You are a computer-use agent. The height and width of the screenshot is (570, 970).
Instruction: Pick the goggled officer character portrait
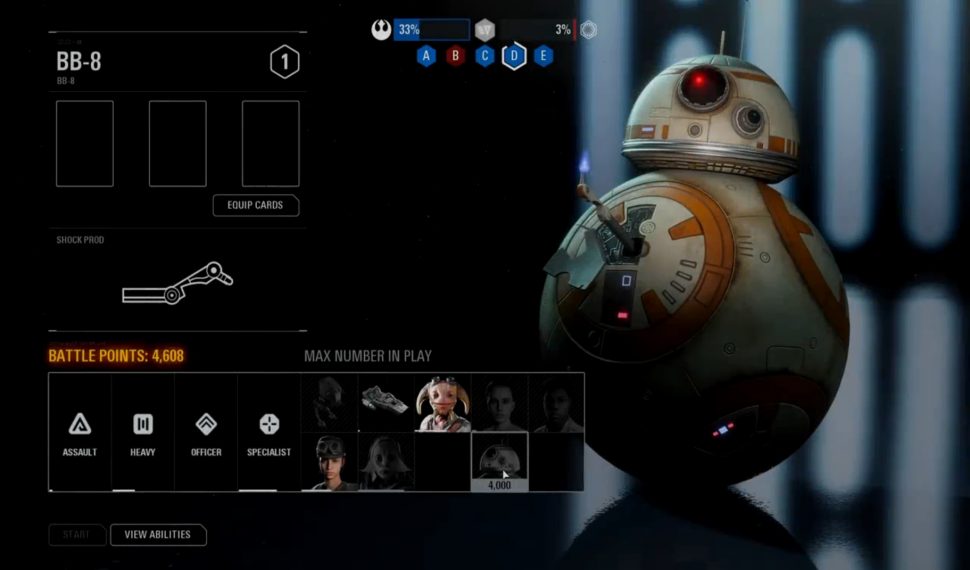[x=329, y=461]
